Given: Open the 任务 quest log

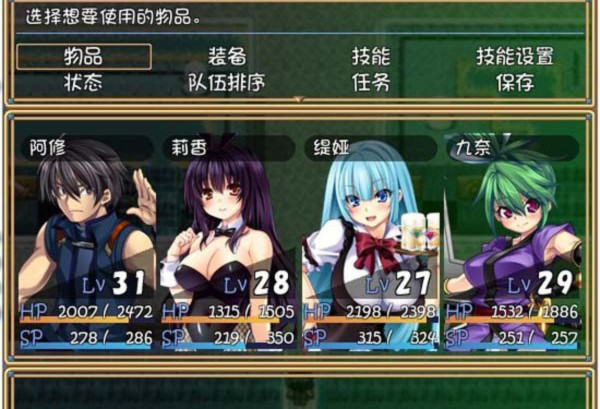Looking at the screenshot, I should pos(370,82).
